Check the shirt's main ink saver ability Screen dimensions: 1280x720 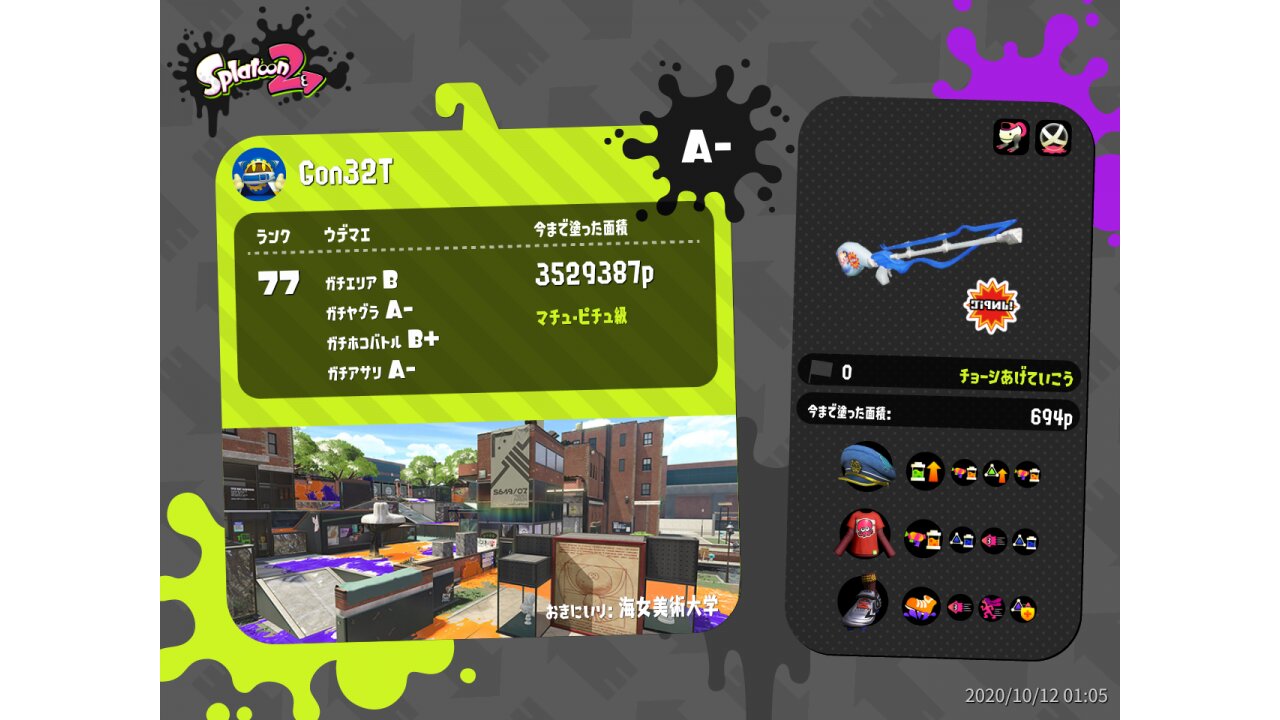pos(922,539)
